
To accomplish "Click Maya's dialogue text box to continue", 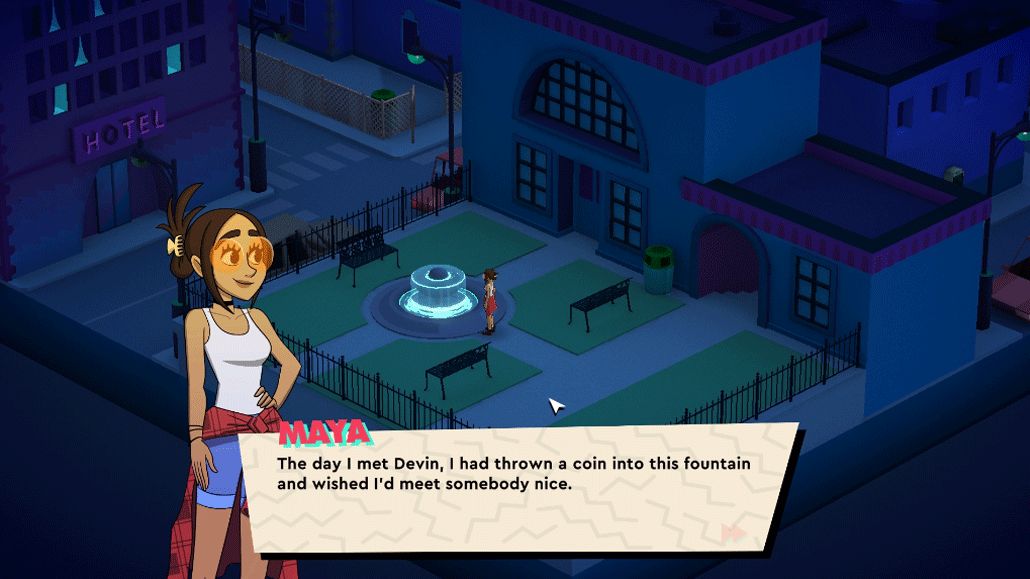I will 520,488.
